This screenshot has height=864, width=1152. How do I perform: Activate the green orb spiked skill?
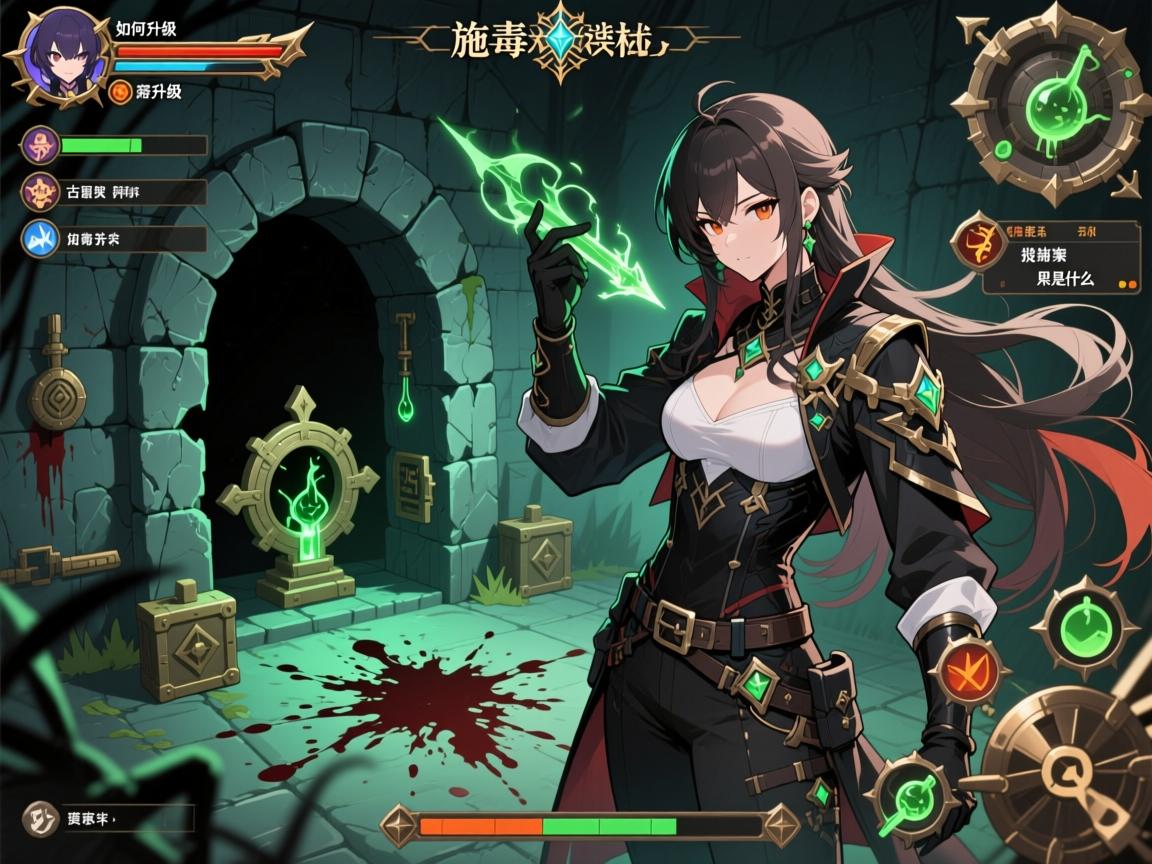1084,628
